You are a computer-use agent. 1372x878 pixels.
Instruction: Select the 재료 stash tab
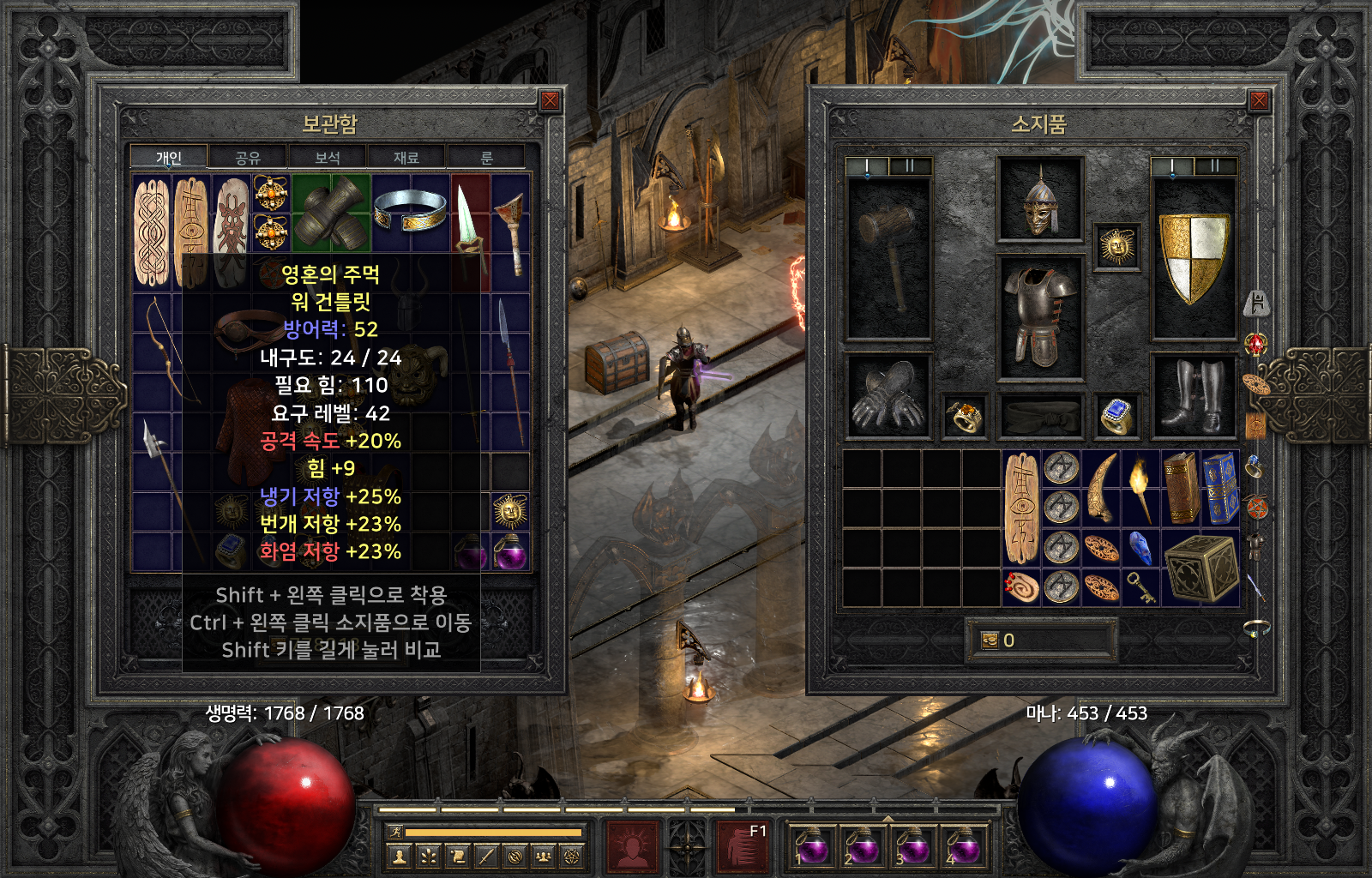(406, 158)
